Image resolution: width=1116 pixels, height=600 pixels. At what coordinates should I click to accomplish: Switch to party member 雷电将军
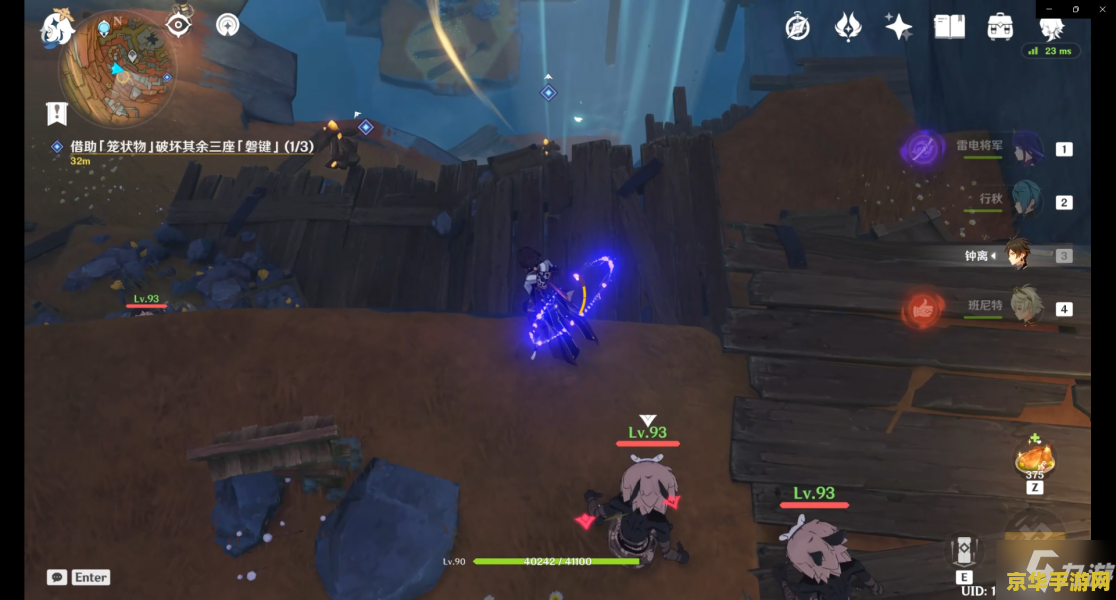pos(1026,148)
